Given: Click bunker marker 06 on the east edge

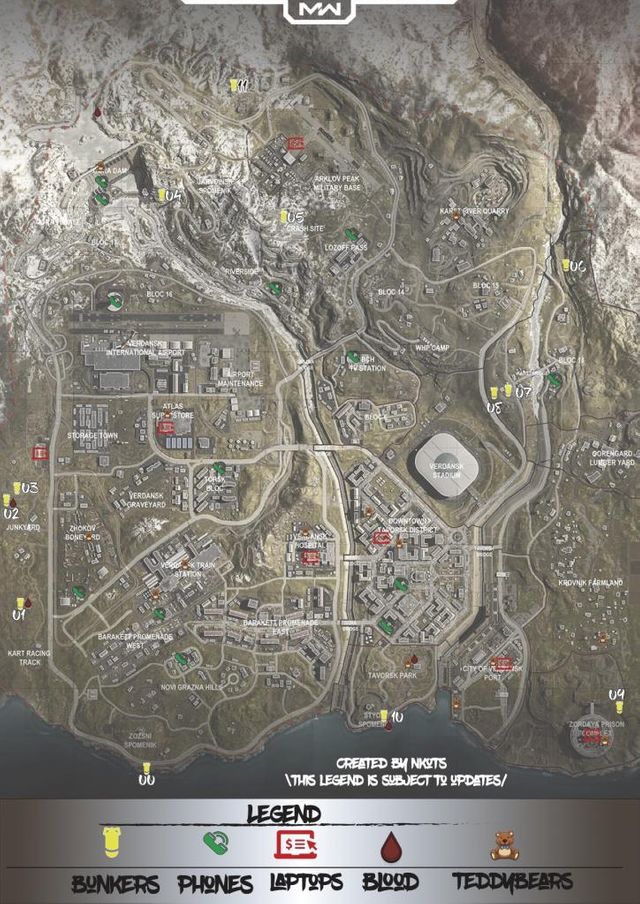Looking at the screenshot, I should click(565, 265).
